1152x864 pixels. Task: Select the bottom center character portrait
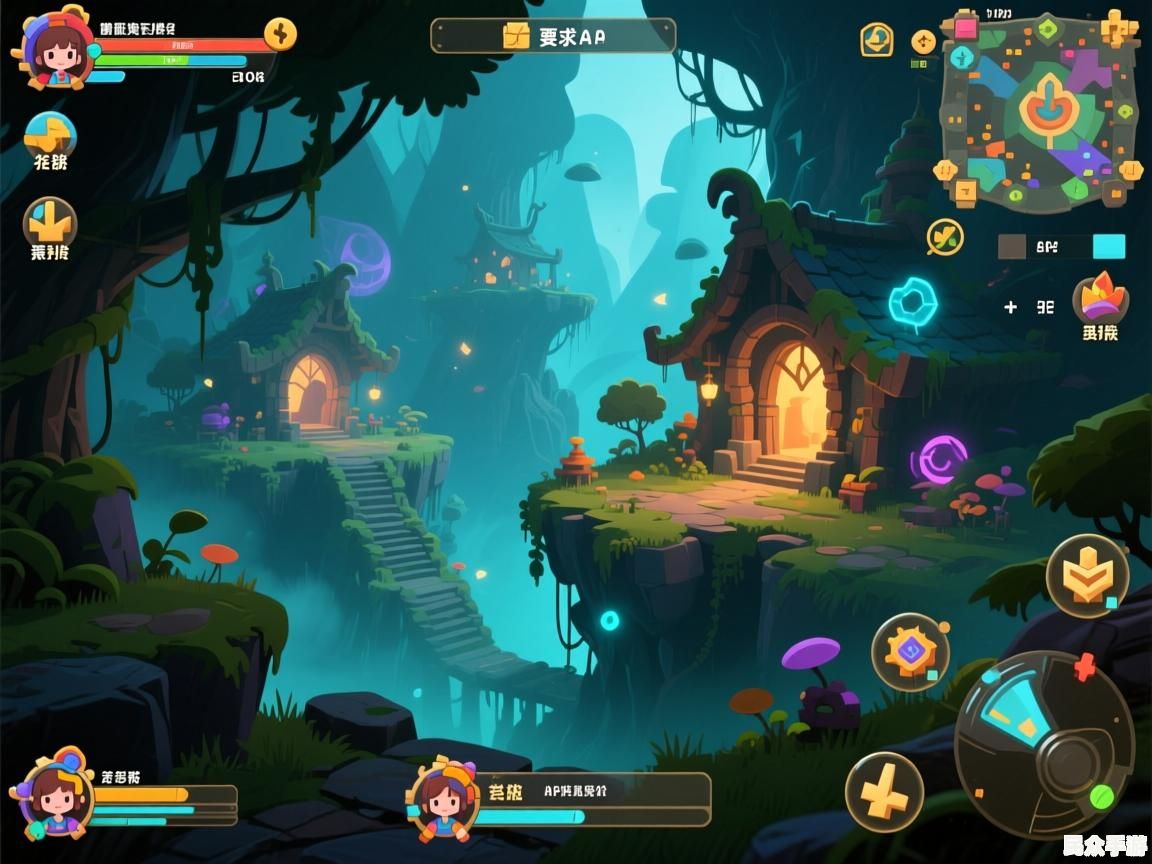point(443,797)
